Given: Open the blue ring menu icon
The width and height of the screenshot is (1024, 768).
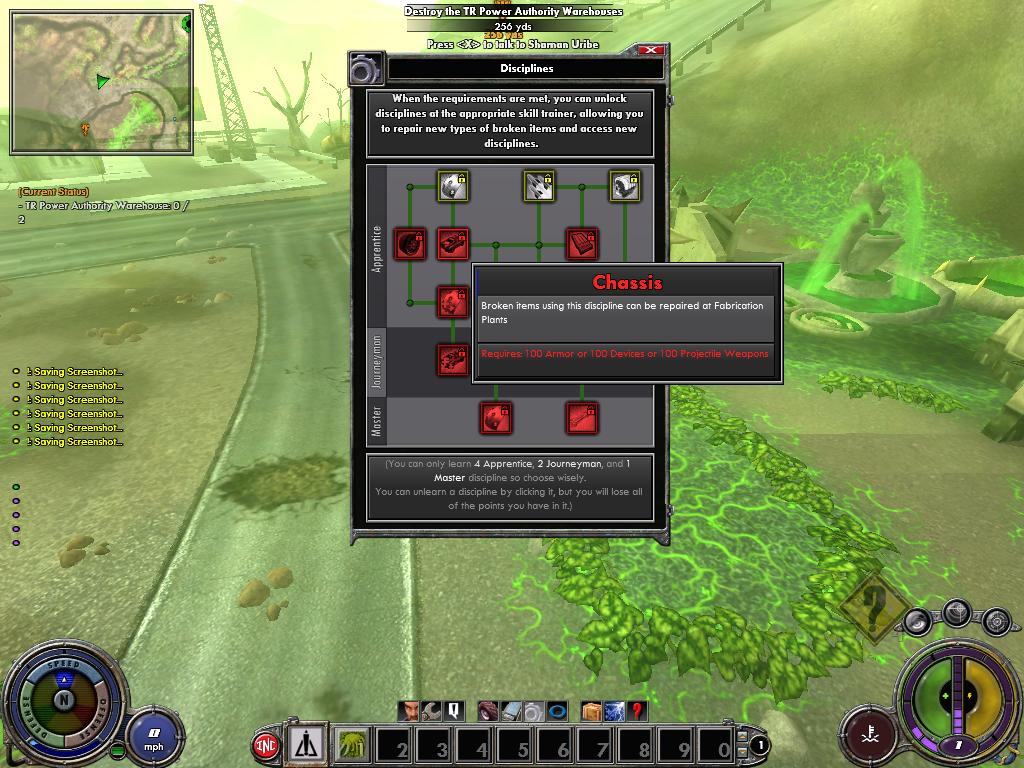Looking at the screenshot, I should (x=557, y=711).
